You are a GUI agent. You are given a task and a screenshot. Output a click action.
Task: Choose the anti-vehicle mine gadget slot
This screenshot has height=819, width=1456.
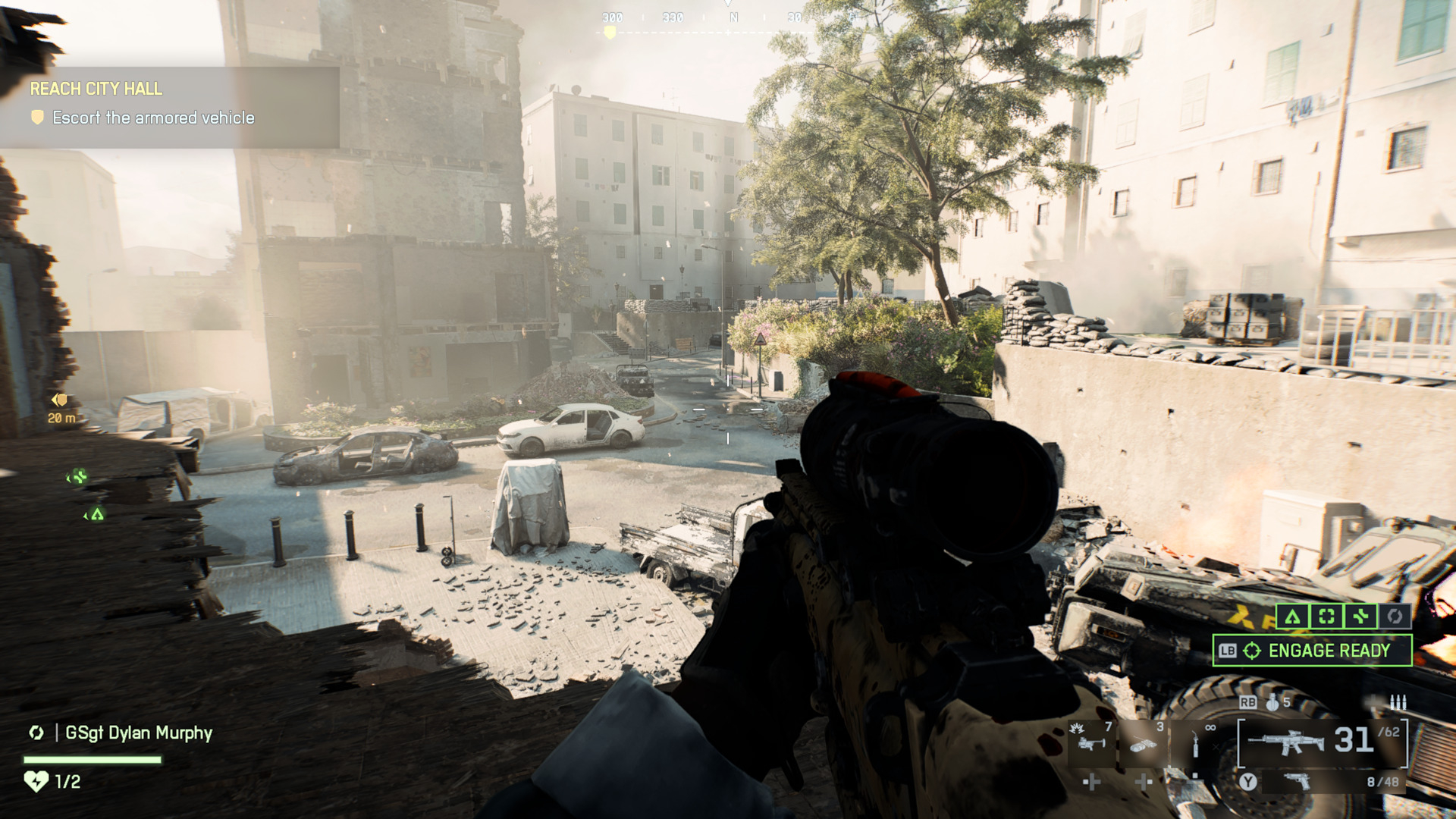(x=1144, y=743)
